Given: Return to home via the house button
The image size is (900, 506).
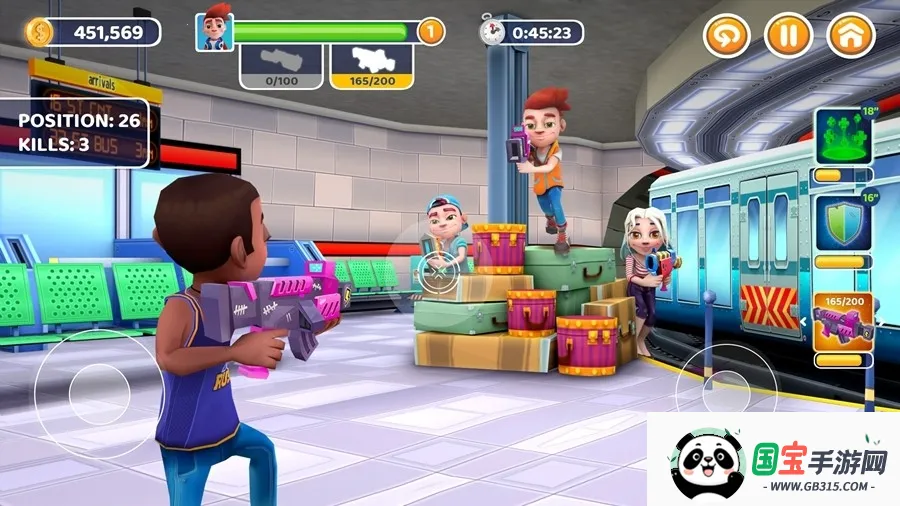Looking at the screenshot, I should (x=851, y=36).
